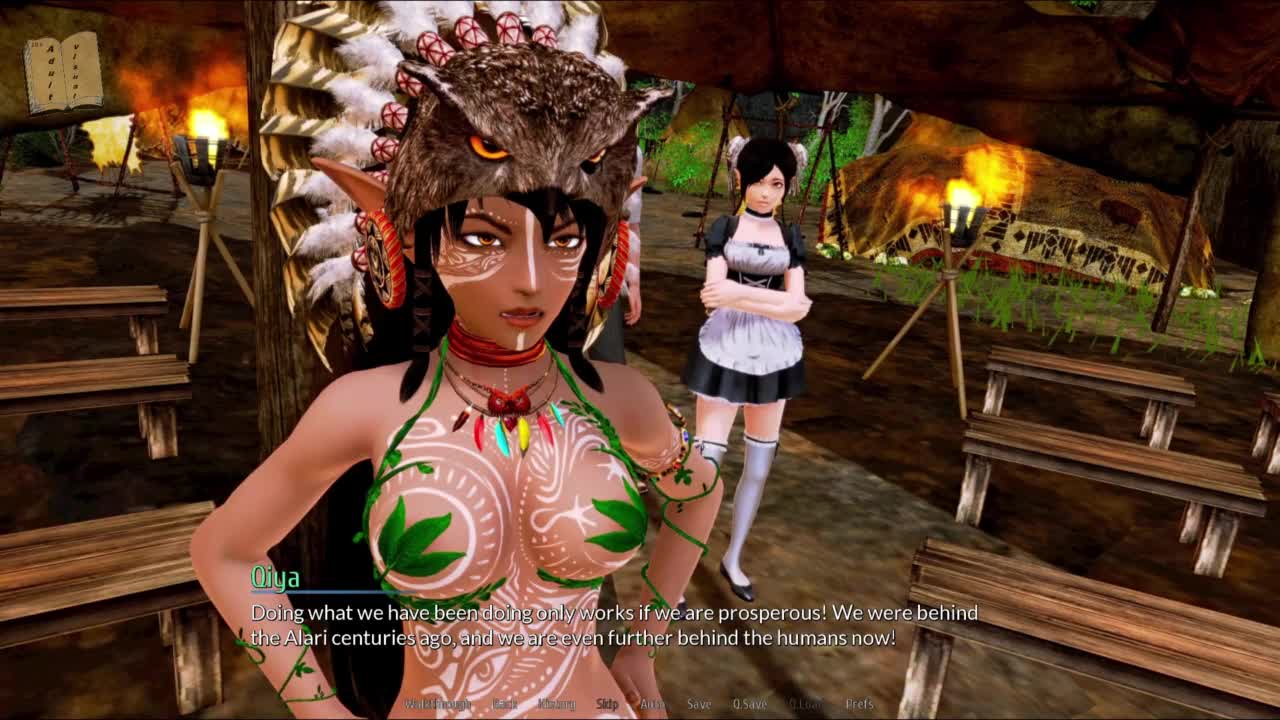
Task: Open the Prefs settings menu
Action: pyautogui.click(x=859, y=704)
